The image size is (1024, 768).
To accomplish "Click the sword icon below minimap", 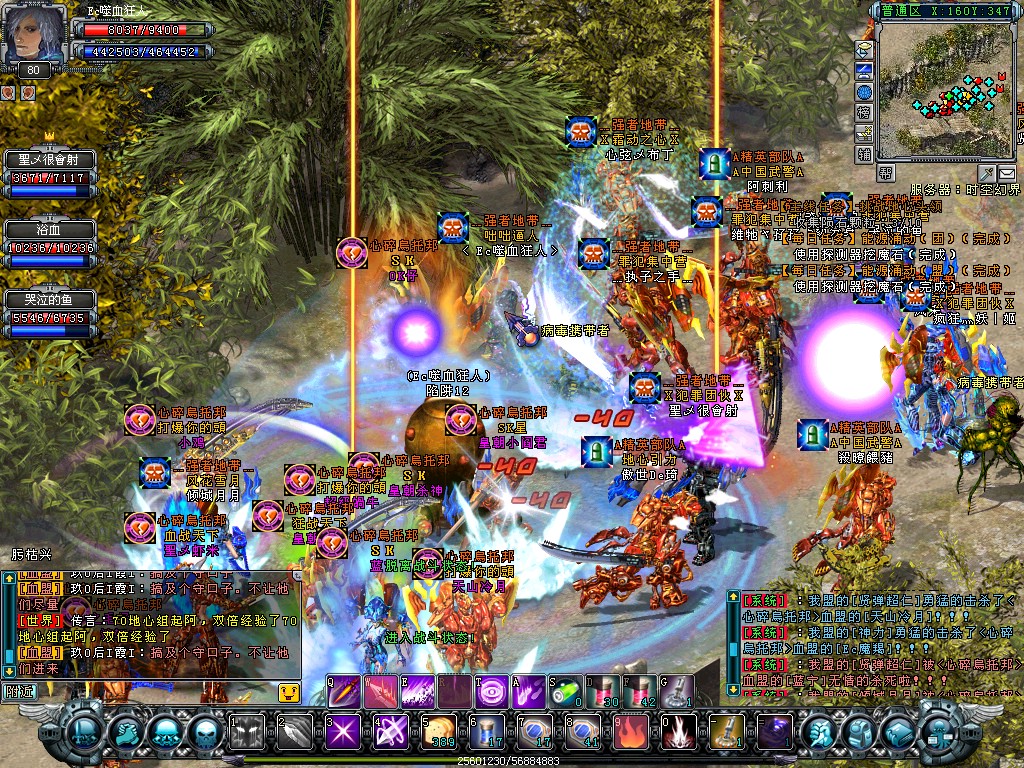I will pos(987,173).
